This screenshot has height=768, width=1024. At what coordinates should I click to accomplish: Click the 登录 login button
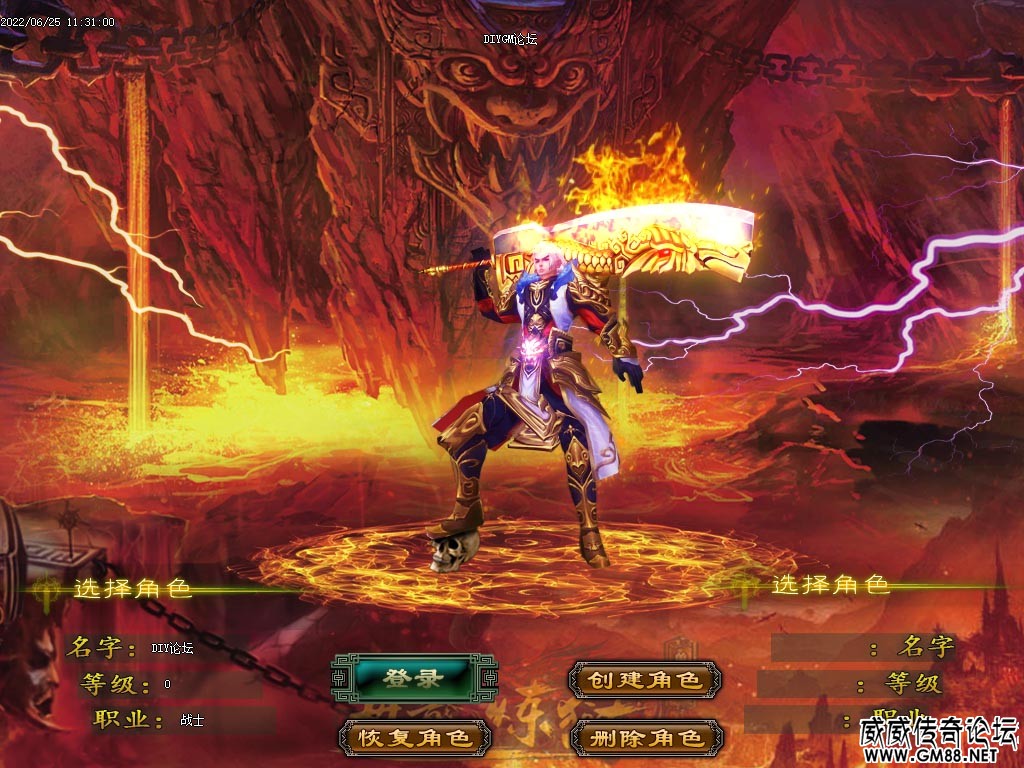[414, 679]
